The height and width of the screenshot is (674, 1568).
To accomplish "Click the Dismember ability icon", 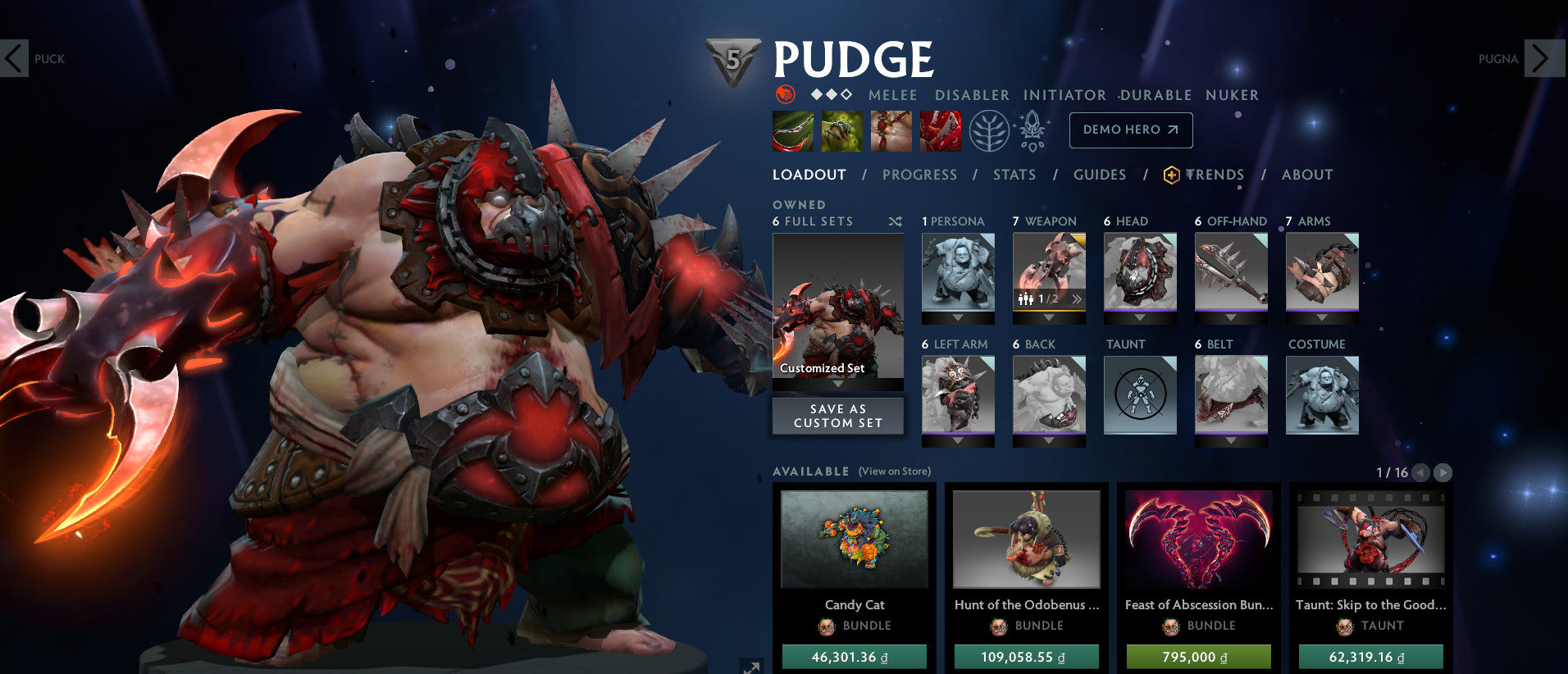I will pos(941,131).
